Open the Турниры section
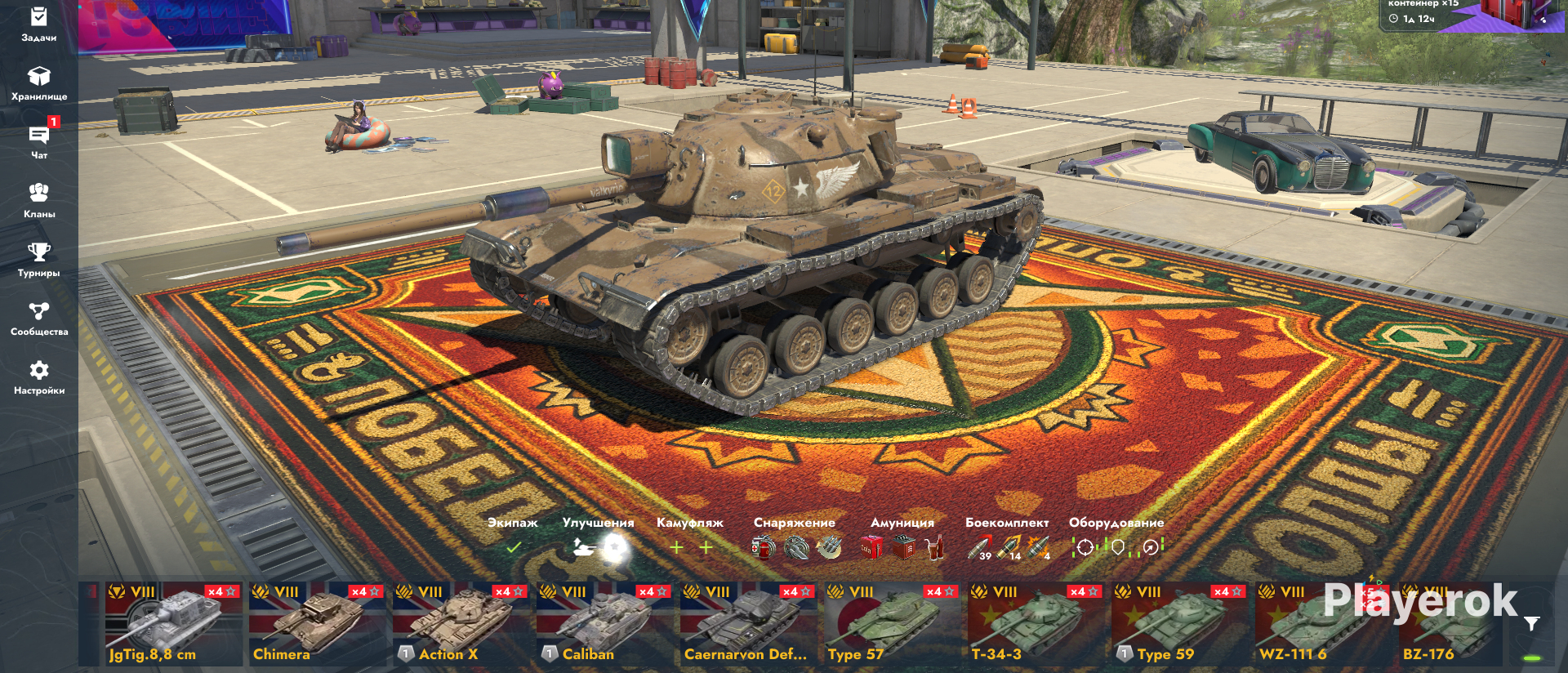This screenshot has width=1568, height=673. coord(38,259)
